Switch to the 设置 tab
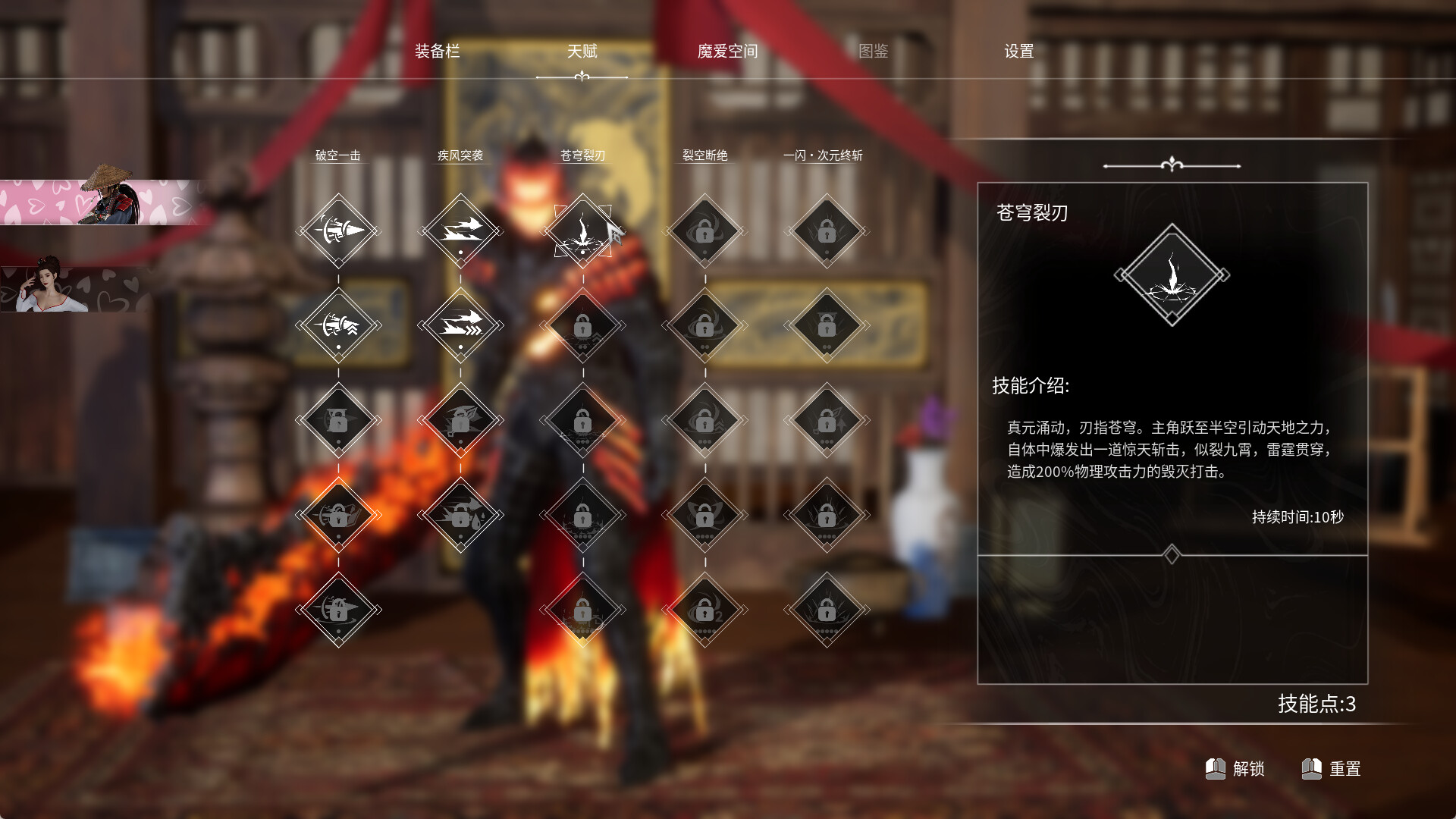The image size is (1456, 819). (x=1019, y=52)
